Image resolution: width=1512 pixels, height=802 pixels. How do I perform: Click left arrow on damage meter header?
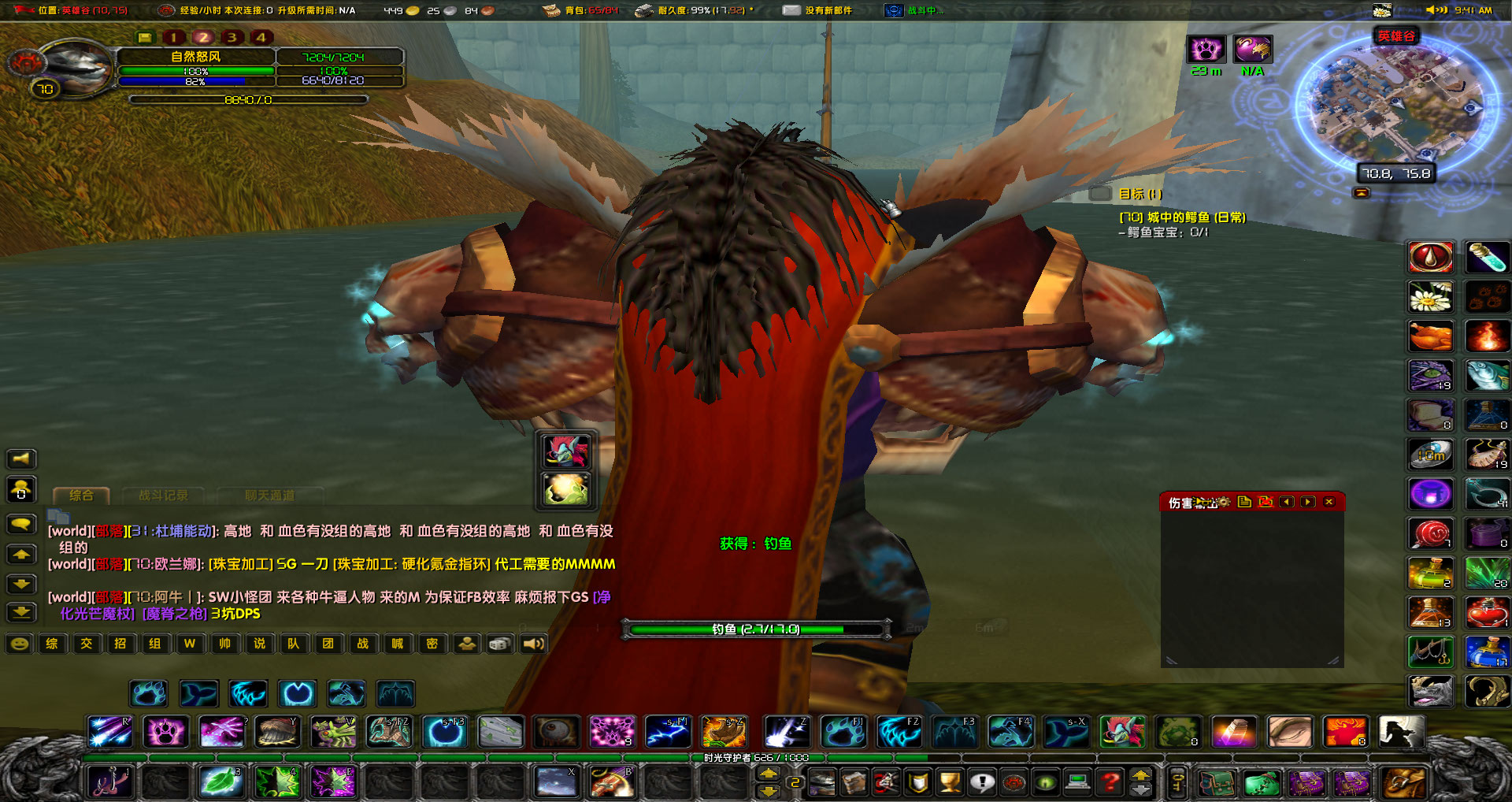pos(1287,502)
